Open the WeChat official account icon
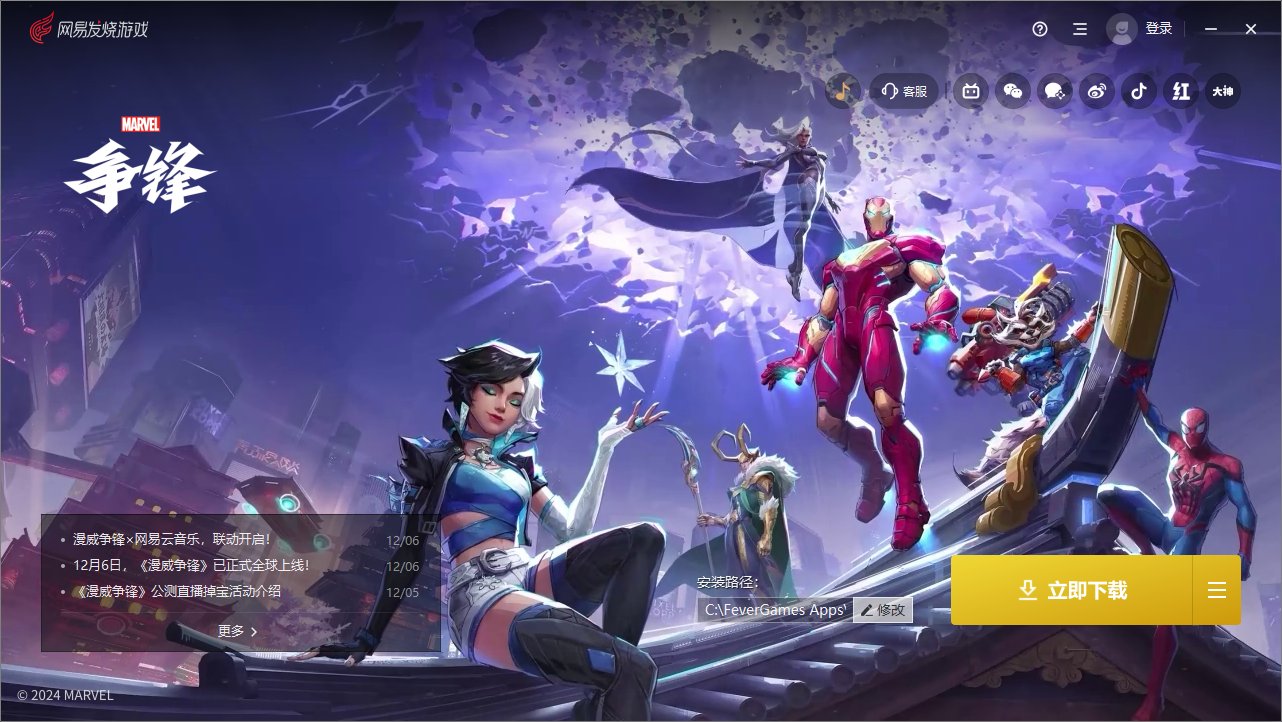 click(x=1012, y=91)
